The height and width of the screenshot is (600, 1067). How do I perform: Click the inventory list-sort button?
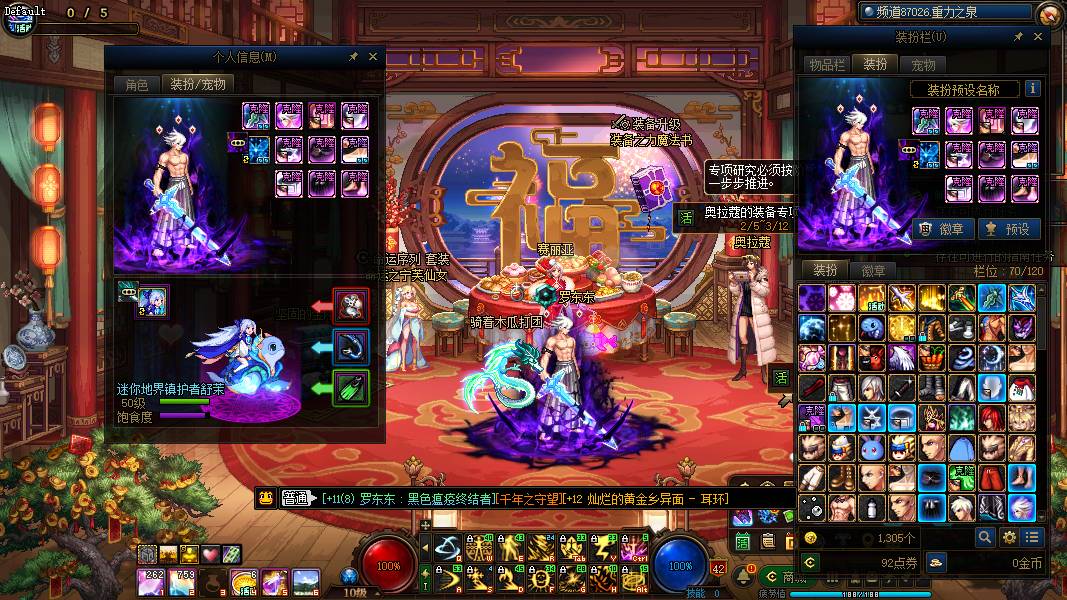(x=1032, y=537)
